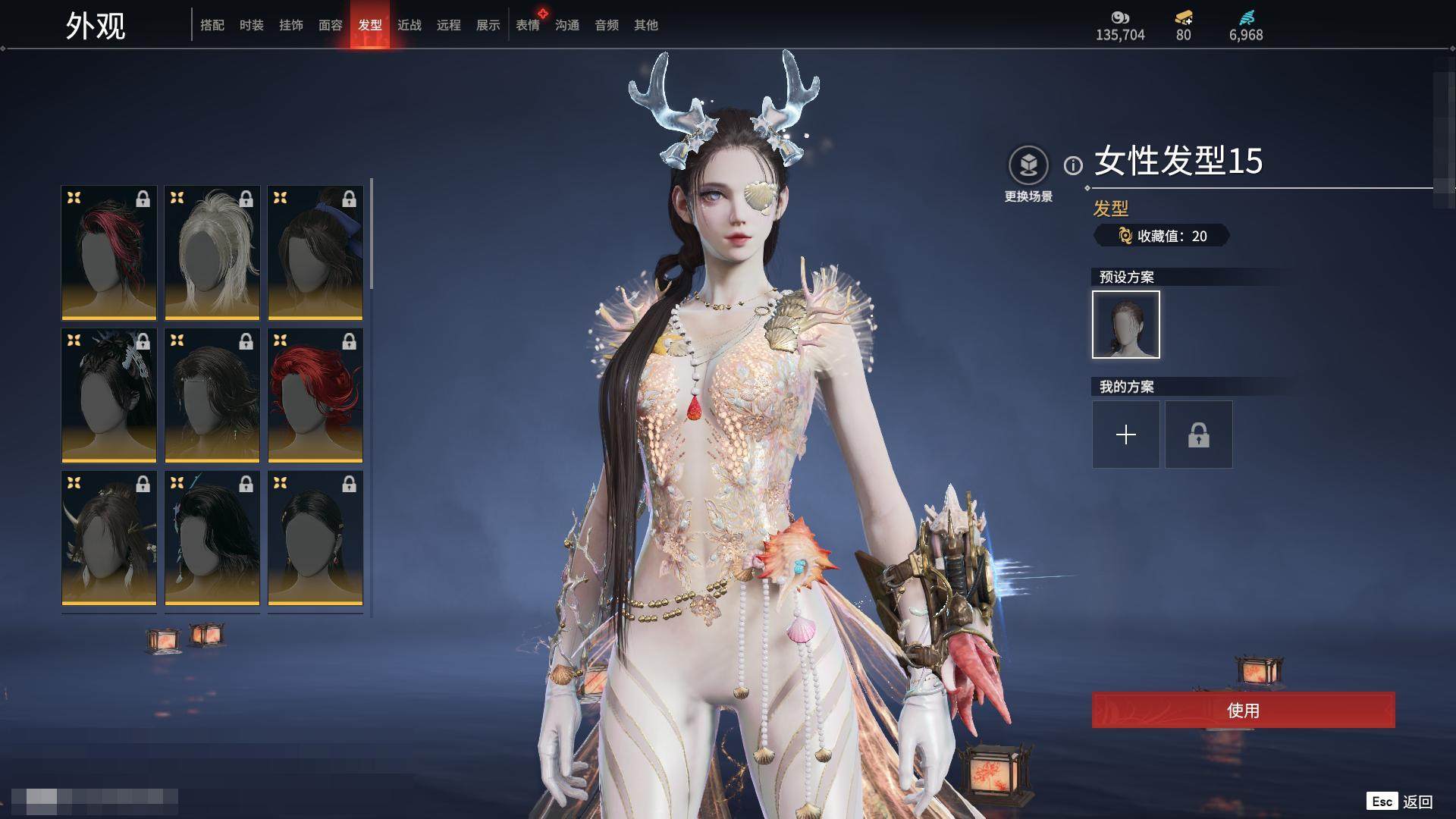Choose the 远程 tab
Screen dimensions: 1456x819
[x=449, y=25]
